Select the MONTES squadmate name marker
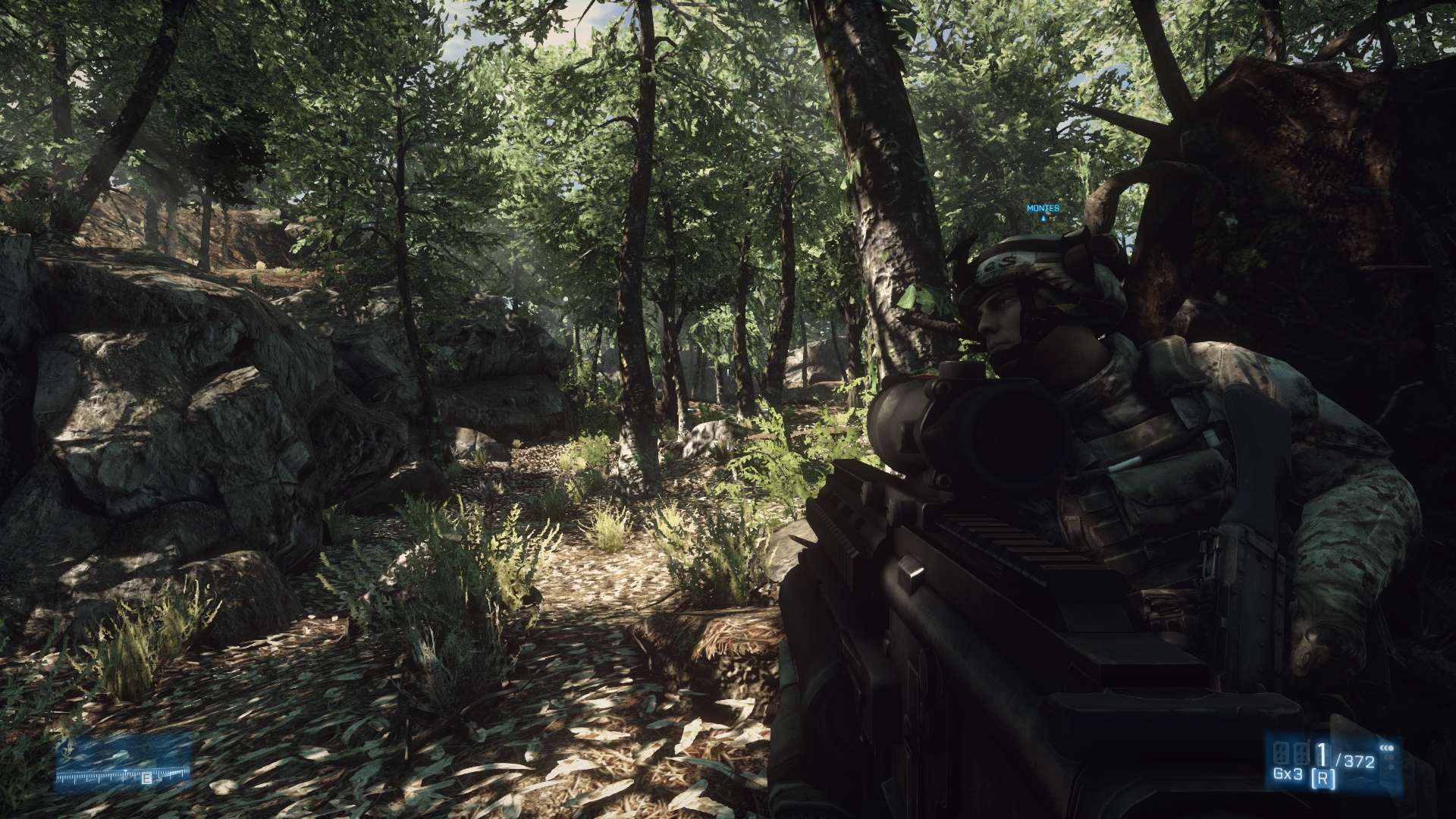This screenshot has height=819, width=1456. (1043, 209)
